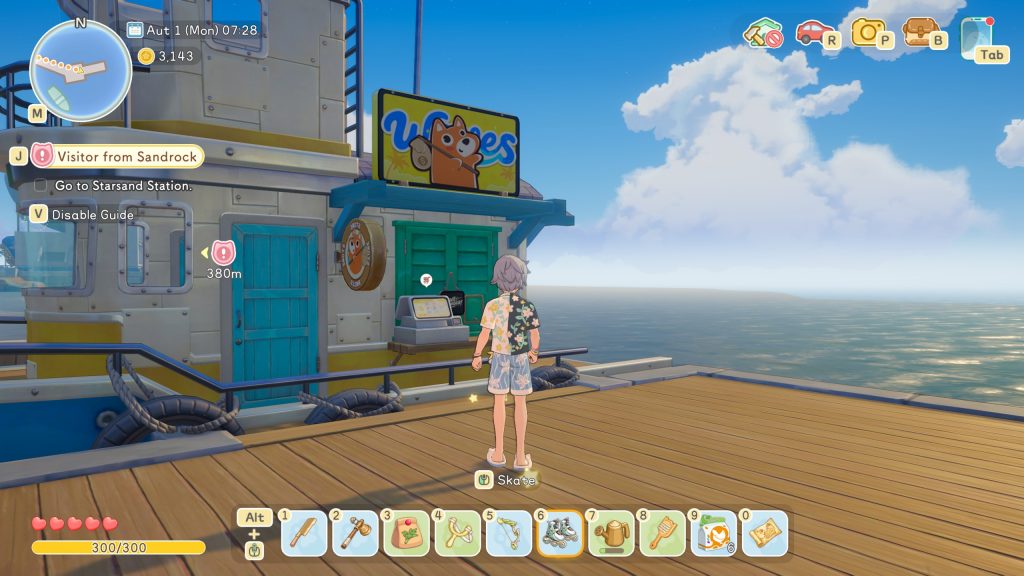Summon the red car vehicle
1024x576 pixels.
[814, 33]
